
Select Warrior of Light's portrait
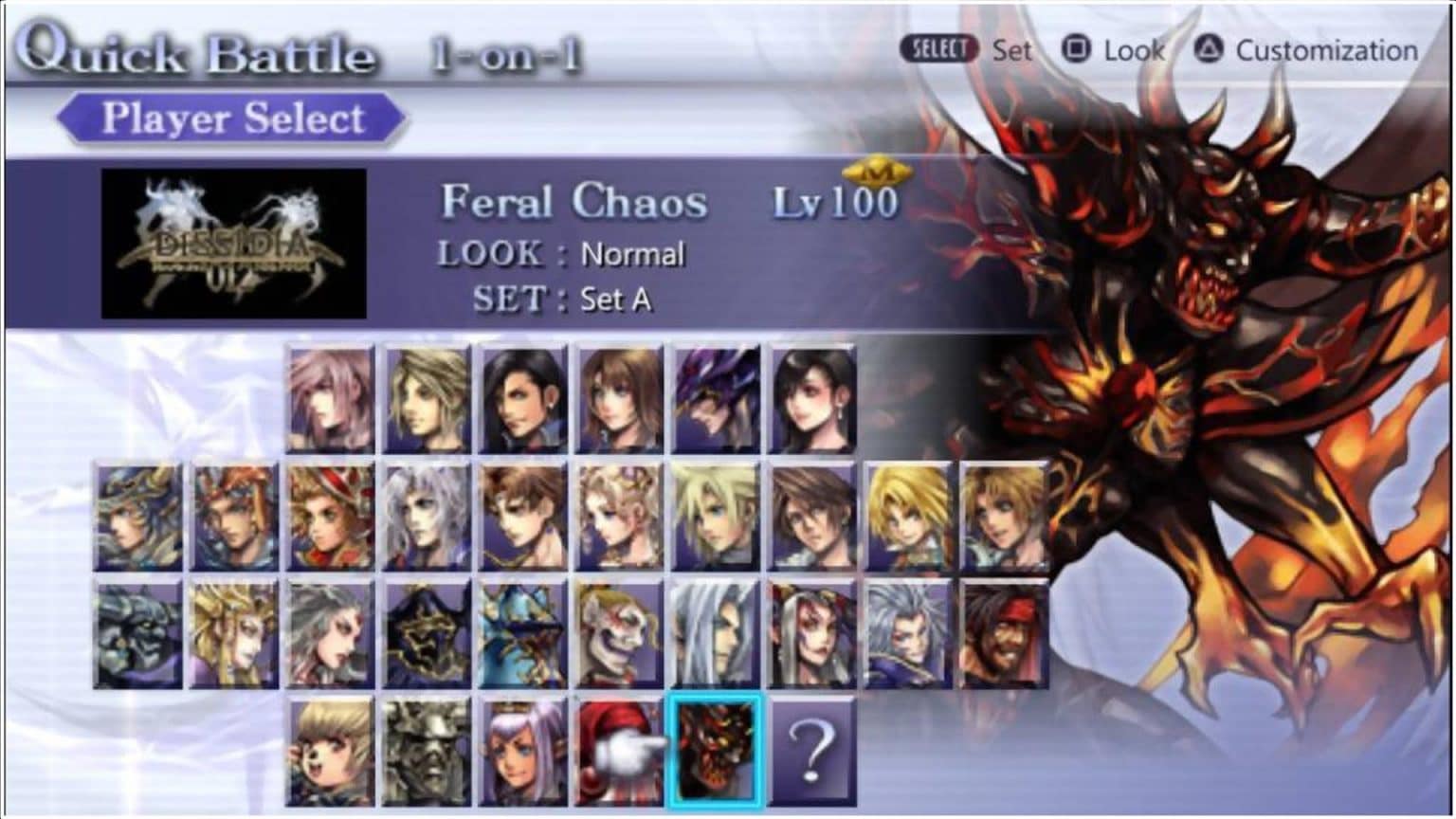coord(137,517)
